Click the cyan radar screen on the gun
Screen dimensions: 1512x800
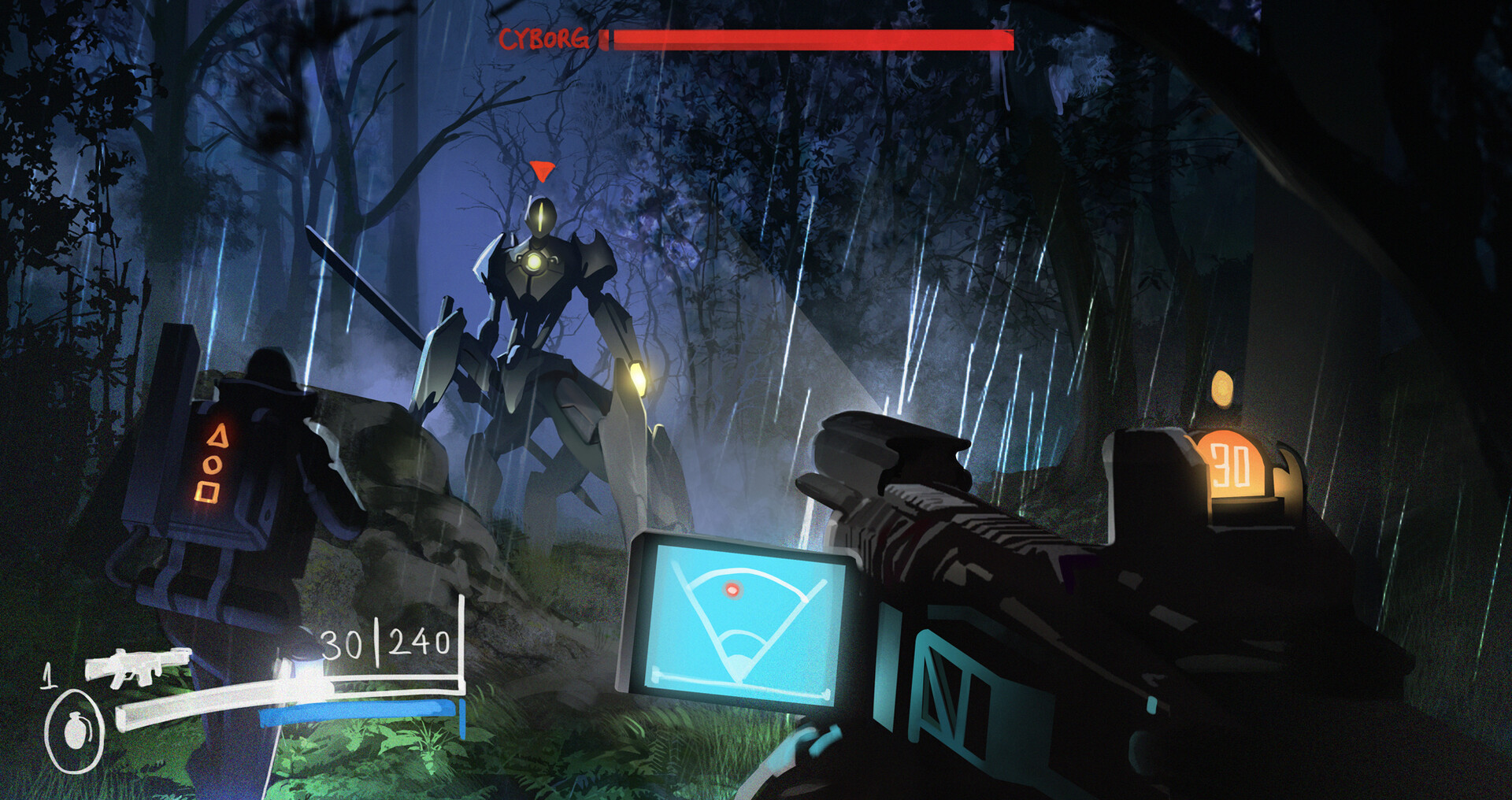[x=740, y=622]
